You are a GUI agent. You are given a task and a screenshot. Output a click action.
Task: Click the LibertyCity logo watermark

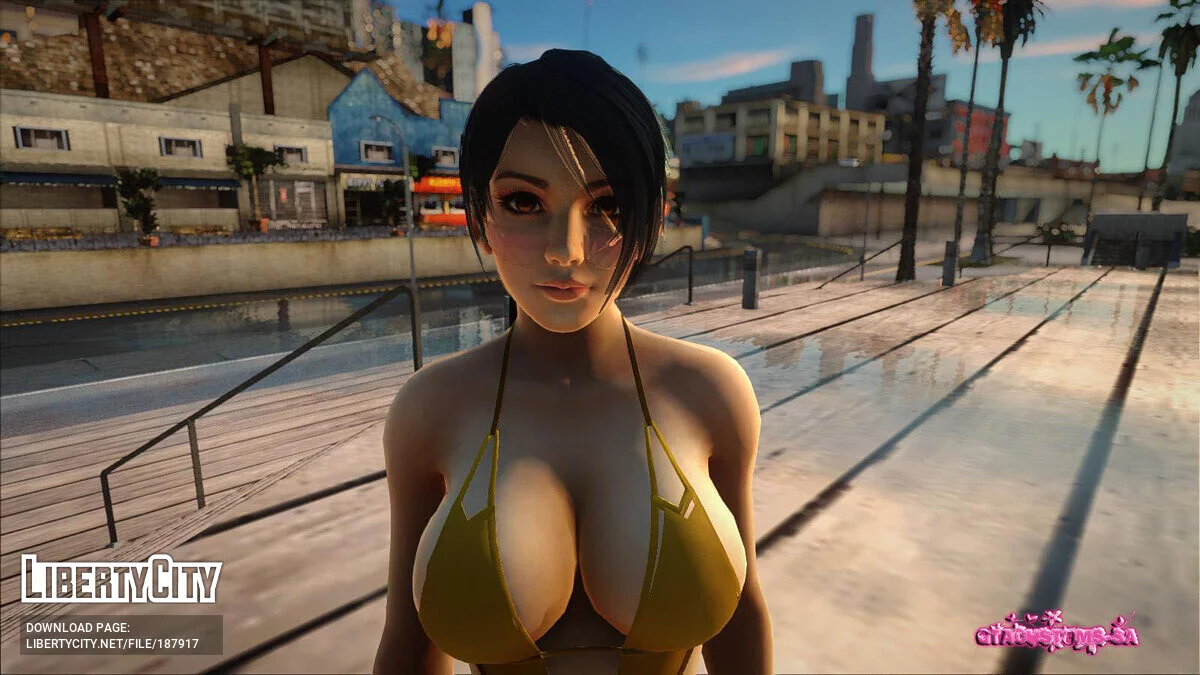tap(121, 580)
